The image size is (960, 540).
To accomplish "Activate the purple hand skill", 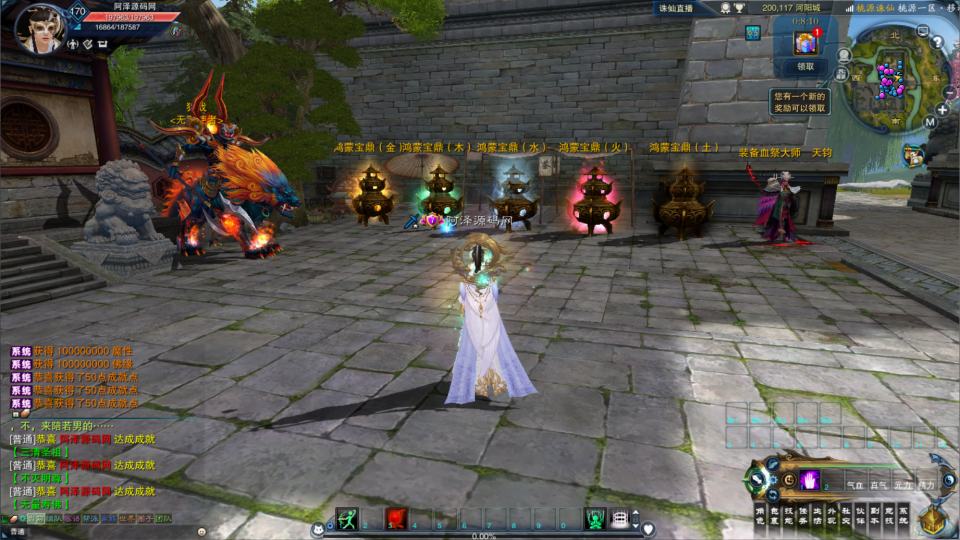I will [x=808, y=480].
